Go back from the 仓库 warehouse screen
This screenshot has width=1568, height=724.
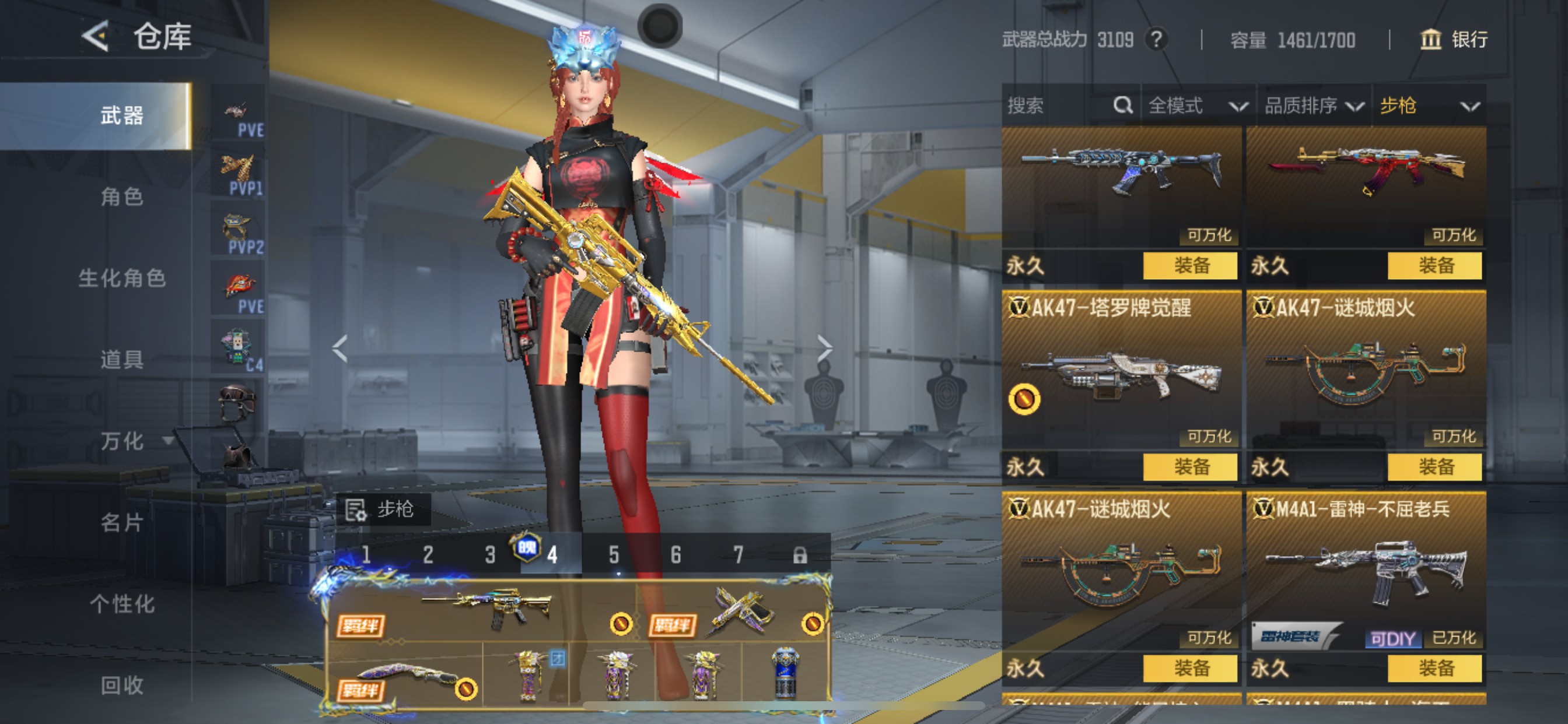(x=96, y=36)
